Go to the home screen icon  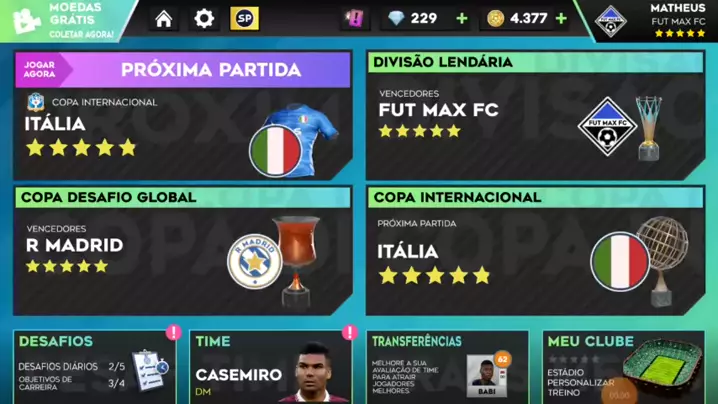point(164,18)
